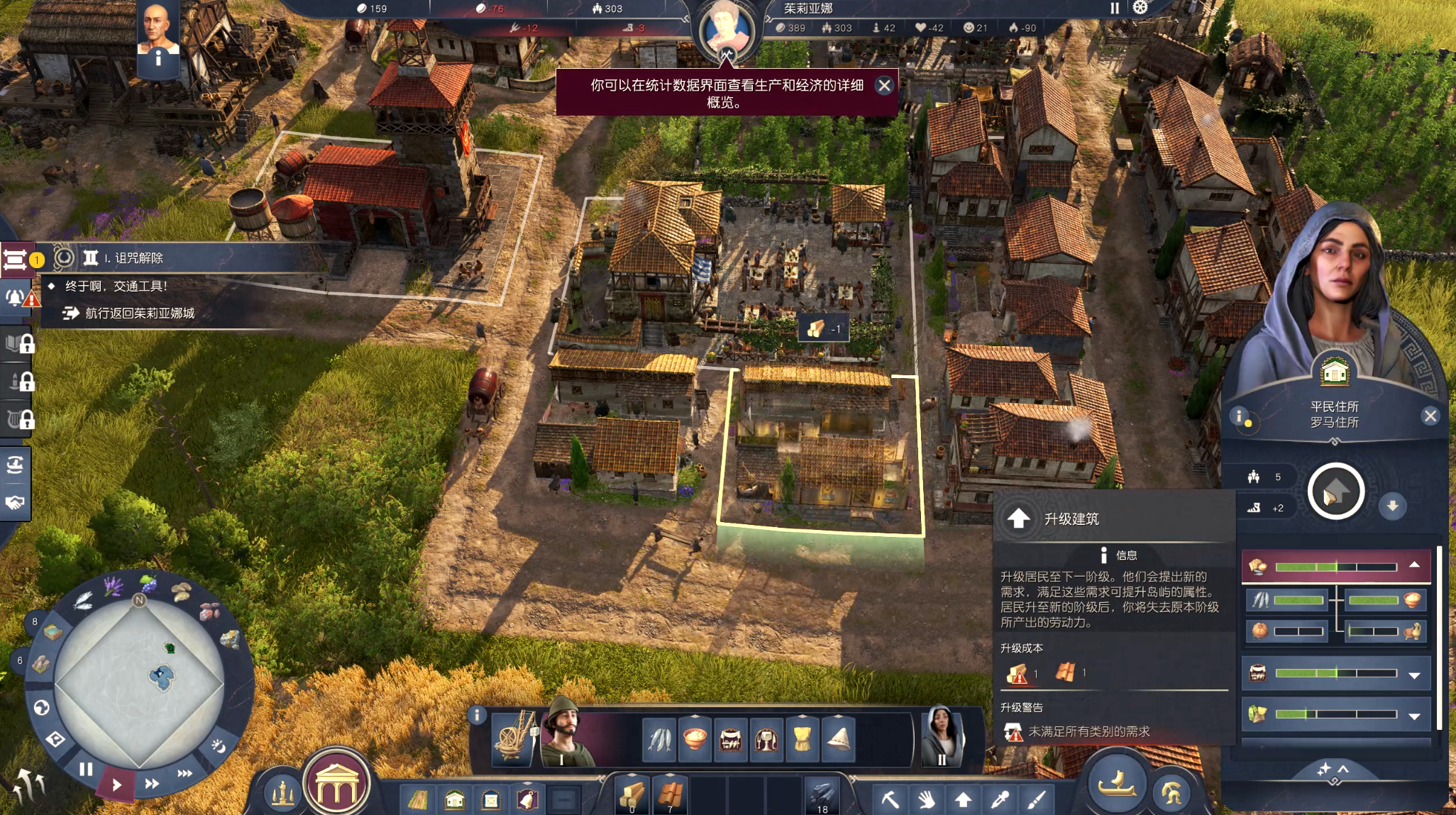1456x815 pixels.
Task: Activate the pickaxe demolish tool
Action: click(x=890, y=800)
